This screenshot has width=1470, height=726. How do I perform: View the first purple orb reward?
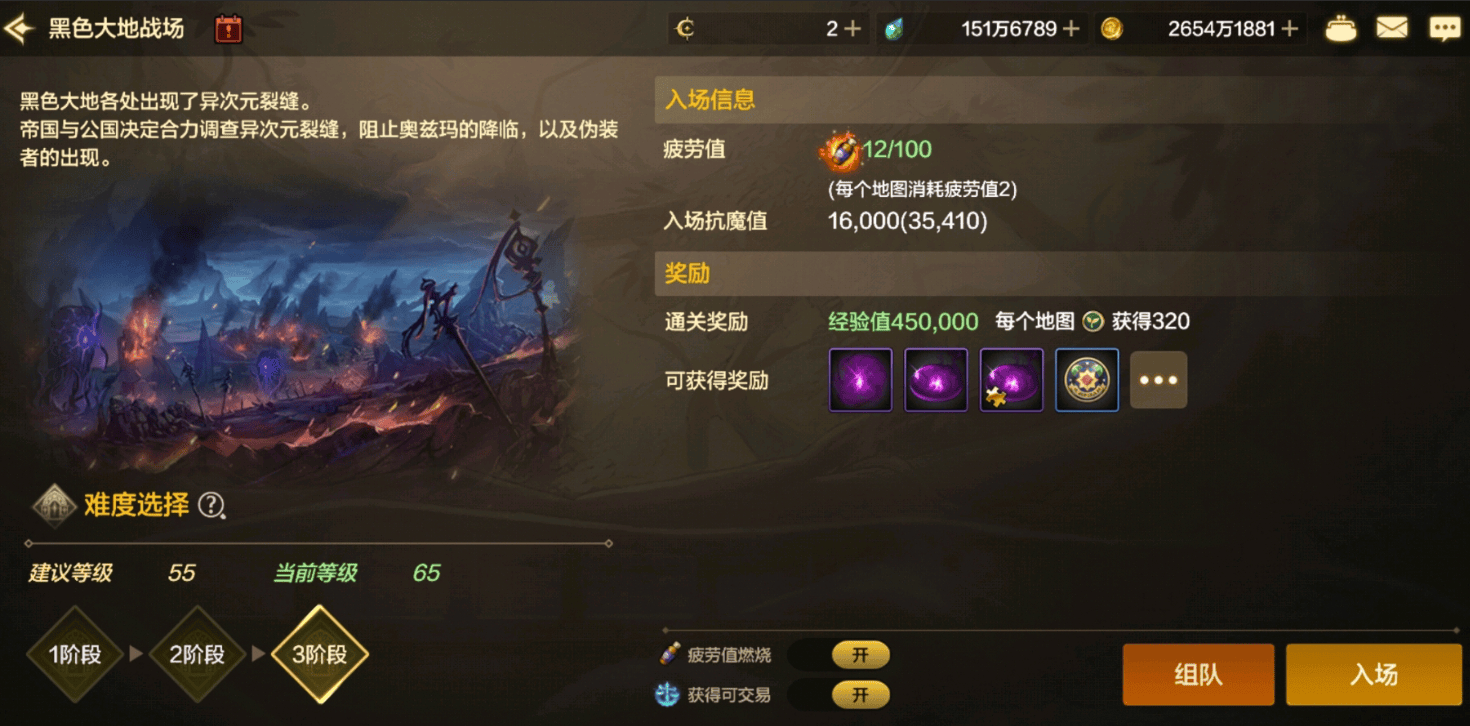(x=860, y=380)
